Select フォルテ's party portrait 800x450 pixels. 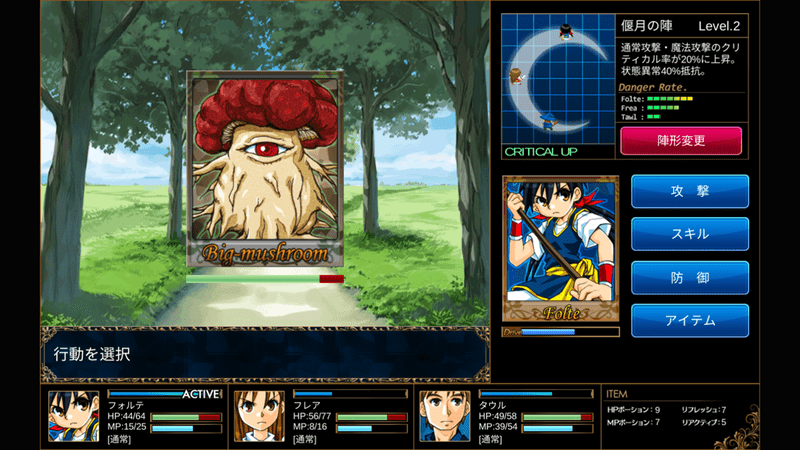tap(75, 416)
